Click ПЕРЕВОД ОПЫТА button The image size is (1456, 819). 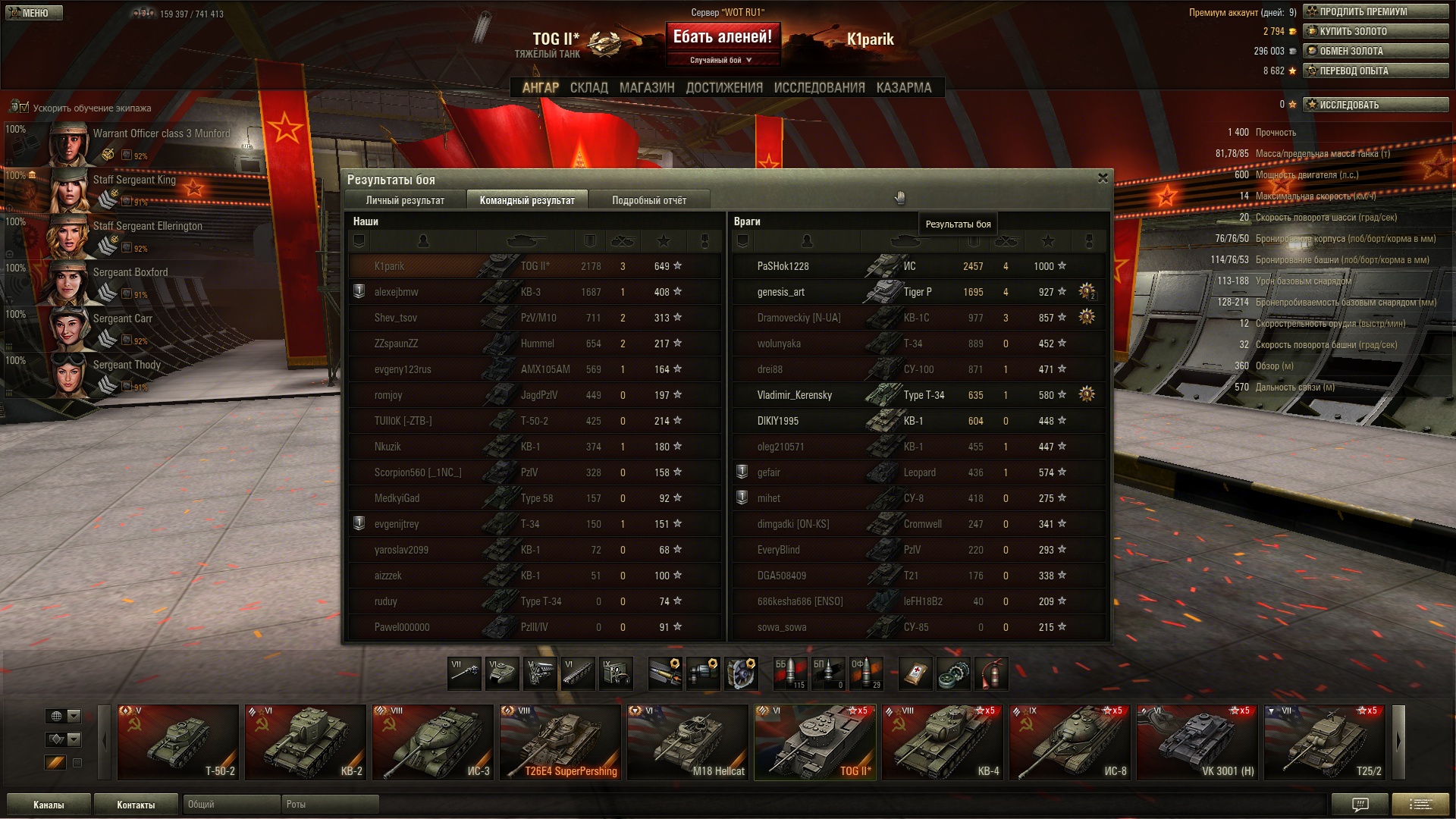[1375, 71]
